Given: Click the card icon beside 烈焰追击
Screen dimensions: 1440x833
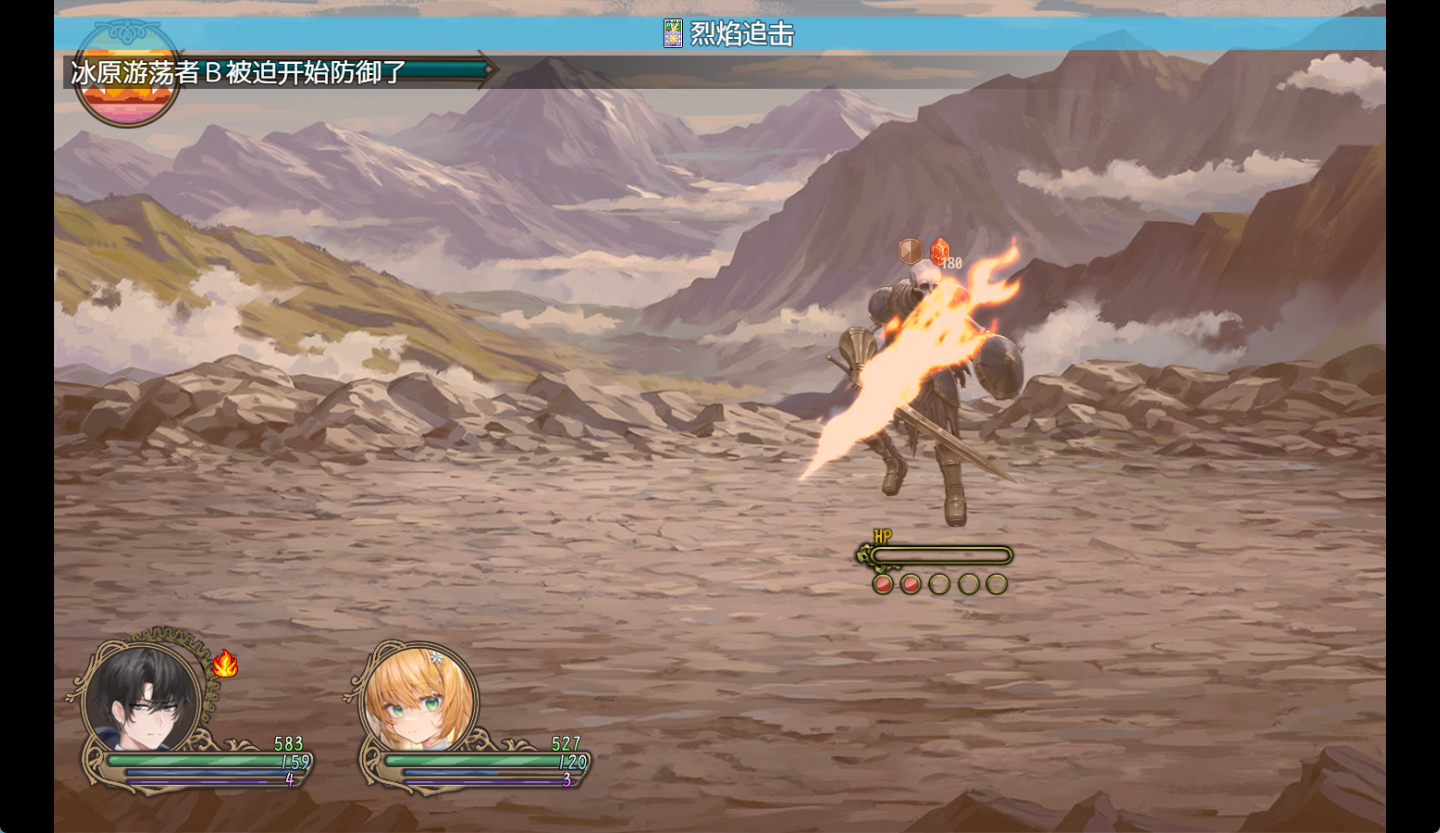Looking at the screenshot, I should [673, 34].
